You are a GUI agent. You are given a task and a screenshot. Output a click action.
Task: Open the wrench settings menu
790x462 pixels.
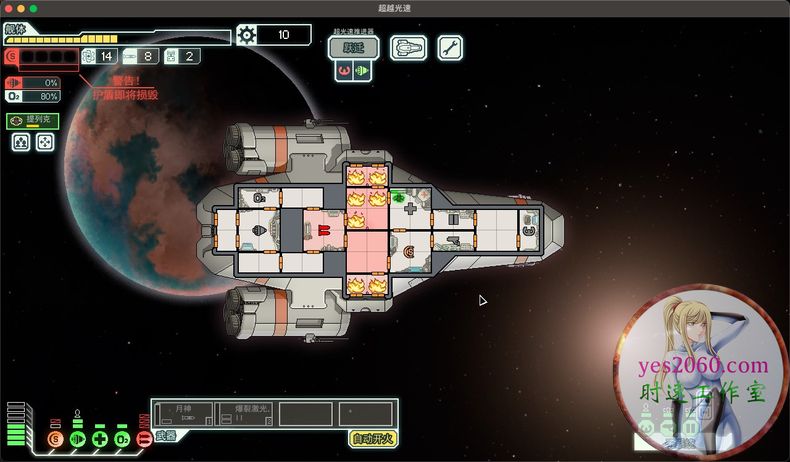click(449, 47)
